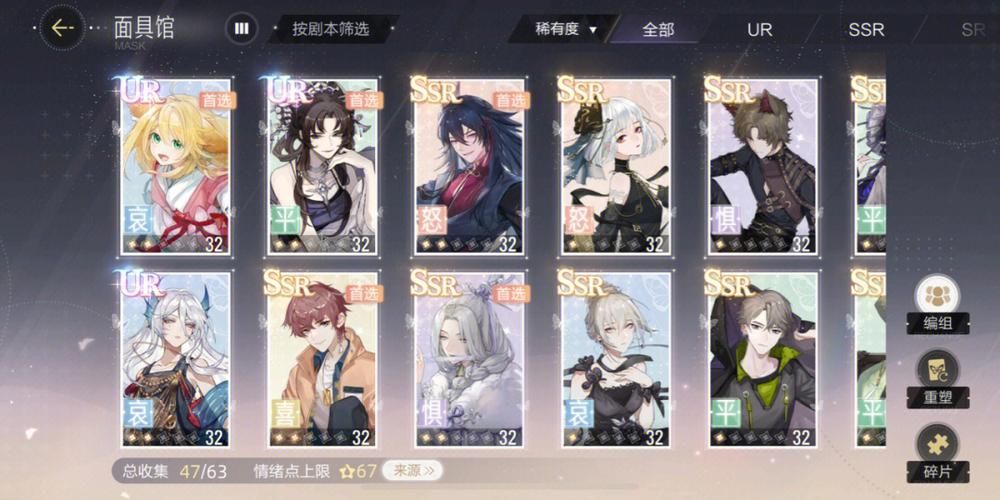Pick the silver-braided SSR card marked 惧
Image resolution: width=1000 pixels, height=500 pixels.
coord(469,359)
